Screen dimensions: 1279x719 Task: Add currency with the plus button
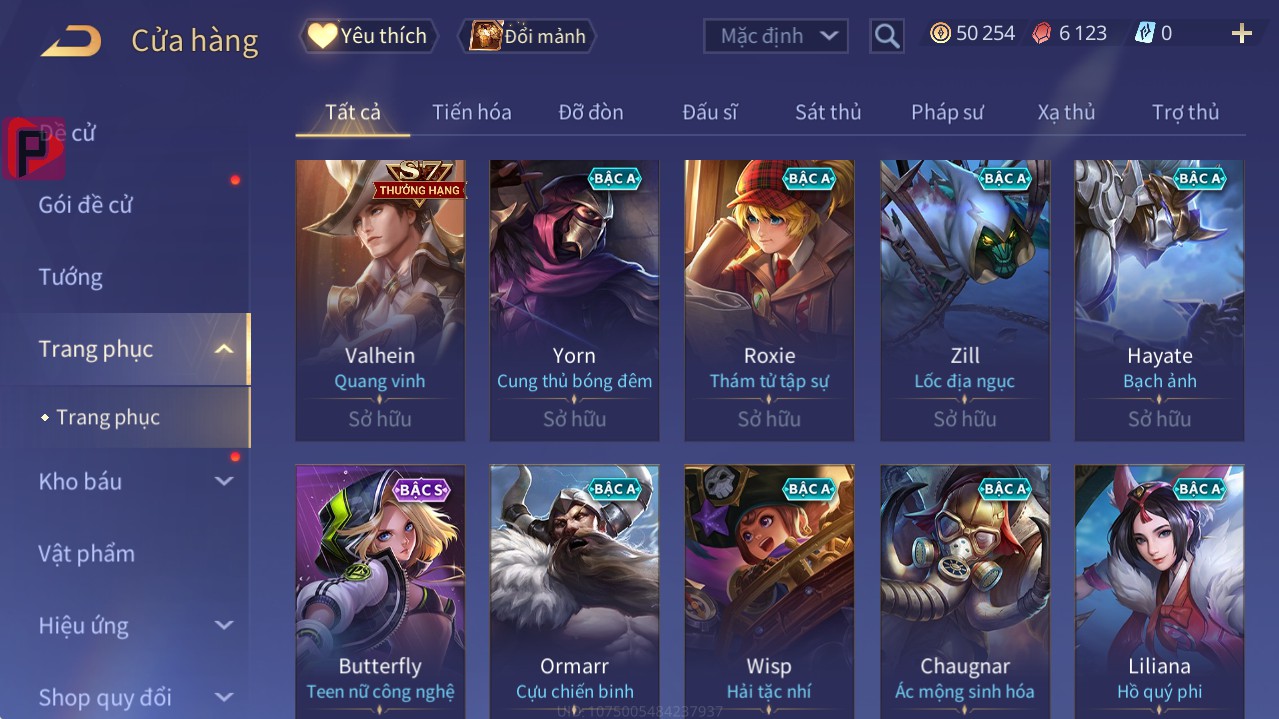point(1241,34)
